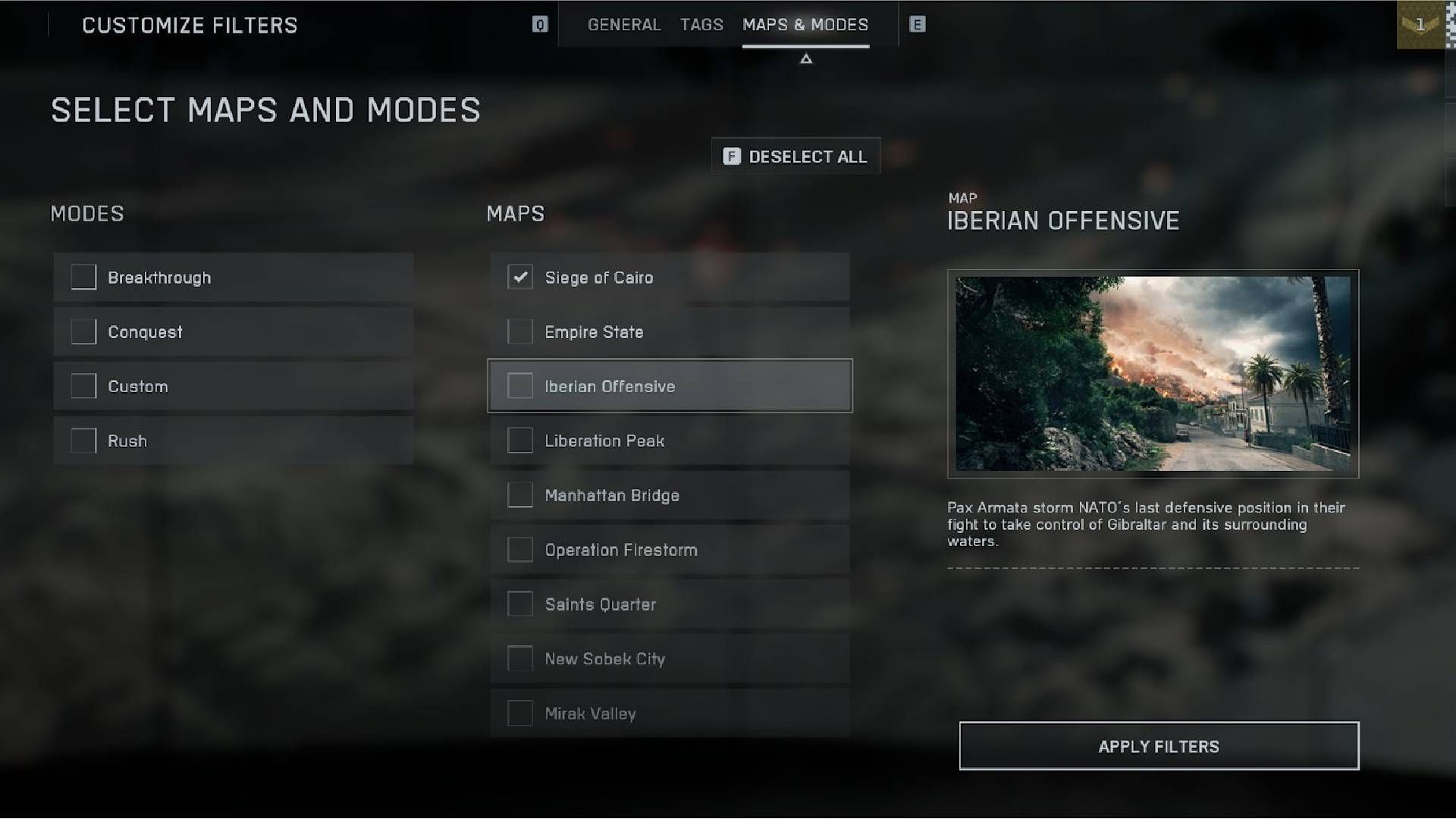Toggle the New Sobek City map

click(520, 659)
